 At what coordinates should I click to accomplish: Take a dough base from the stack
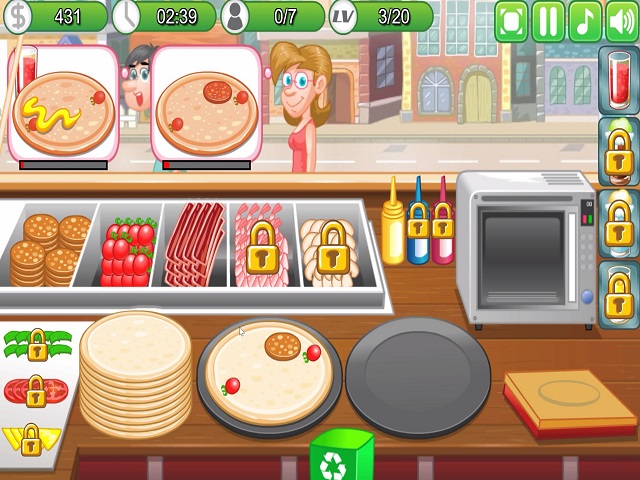coord(135,370)
